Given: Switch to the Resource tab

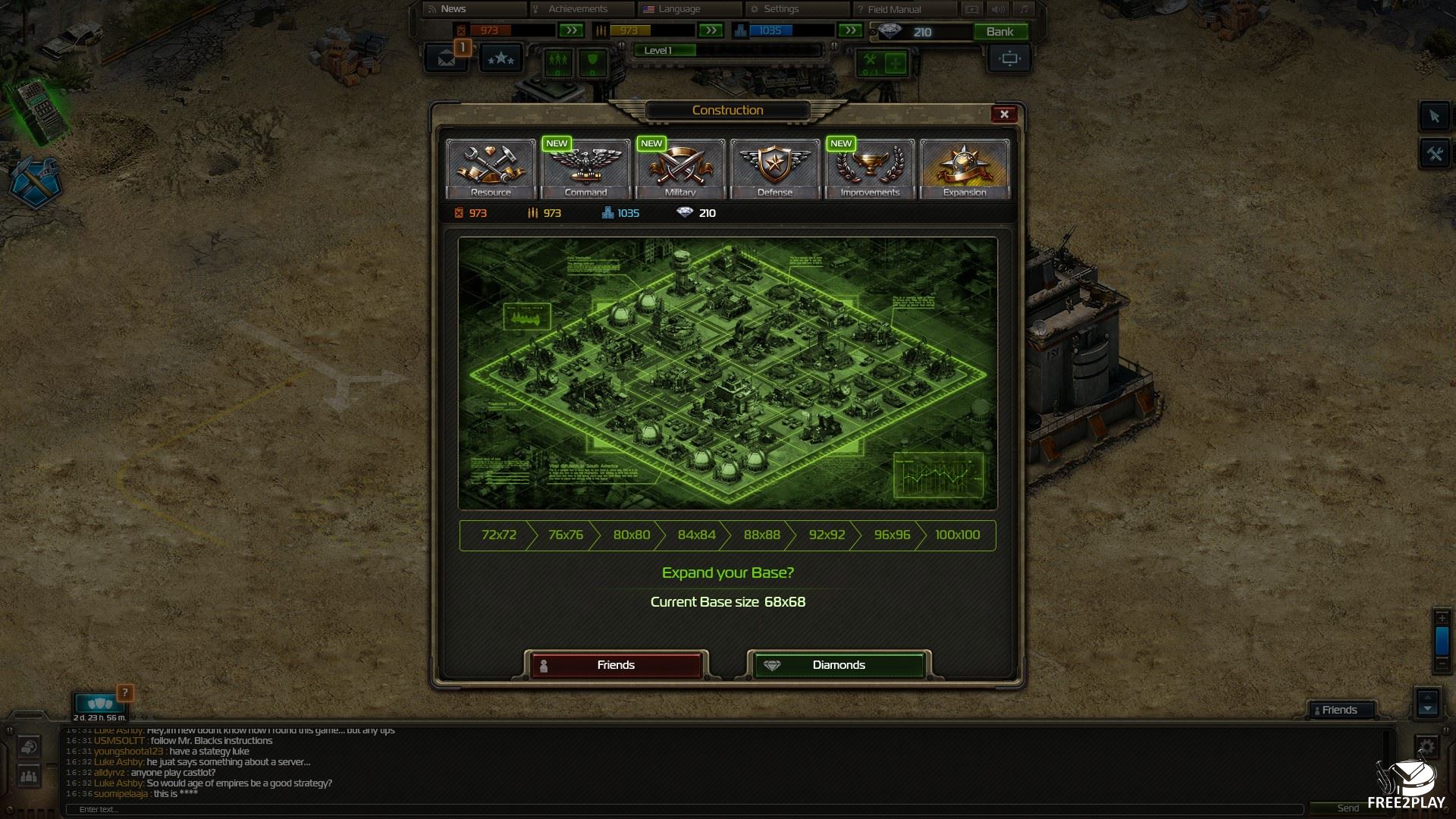Looking at the screenshot, I should pos(491,168).
